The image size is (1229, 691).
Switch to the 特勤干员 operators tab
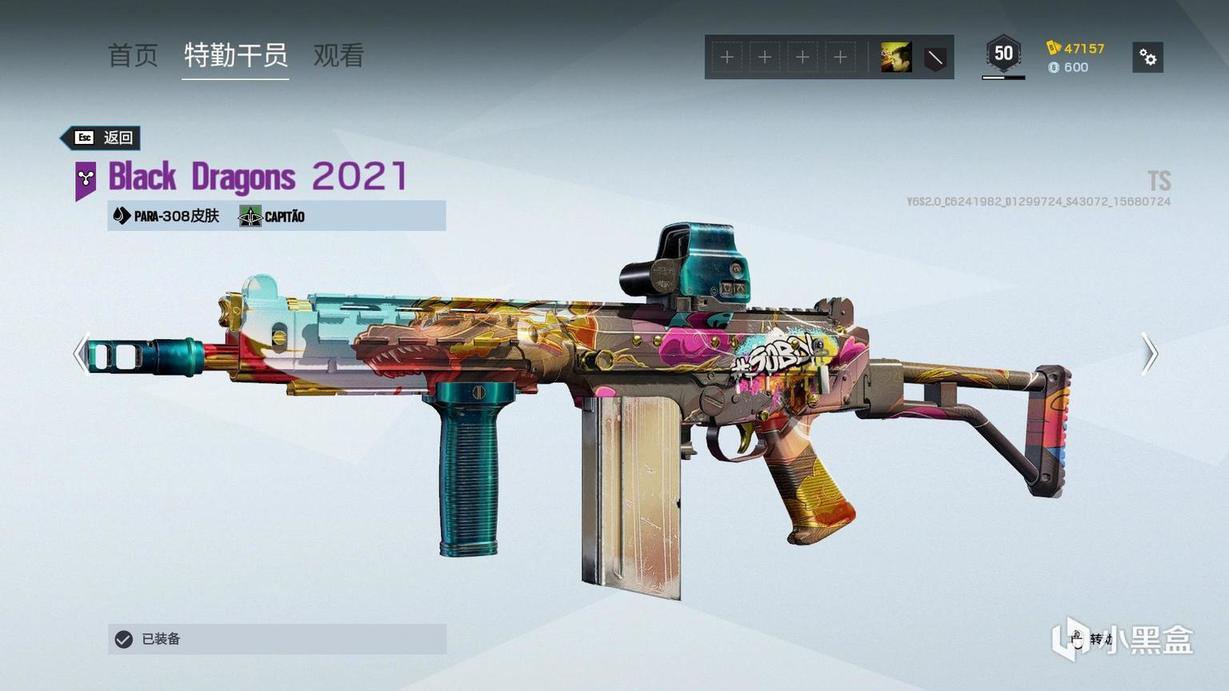click(236, 56)
